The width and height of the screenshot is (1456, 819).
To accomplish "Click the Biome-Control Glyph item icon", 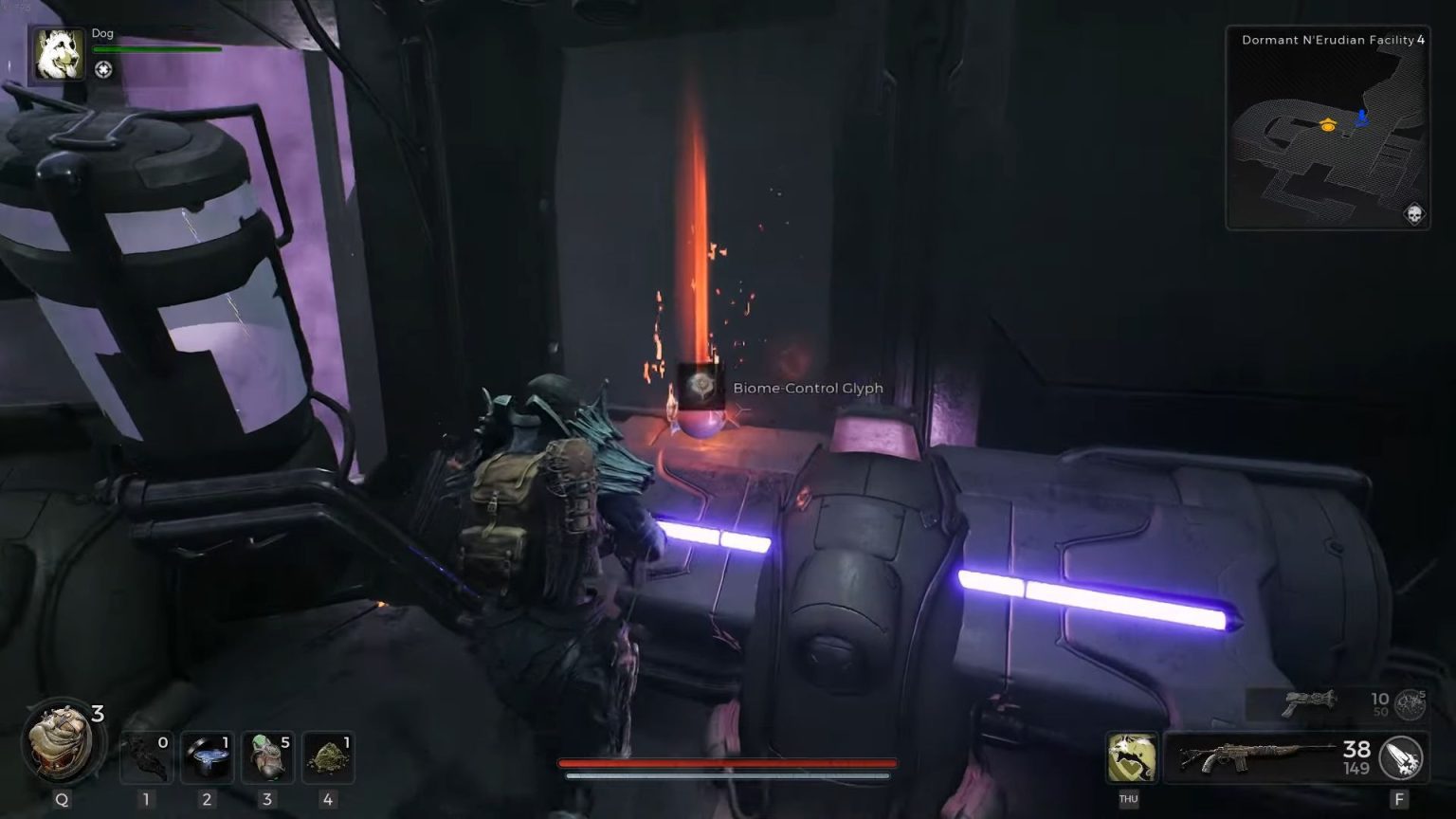I will (x=701, y=387).
